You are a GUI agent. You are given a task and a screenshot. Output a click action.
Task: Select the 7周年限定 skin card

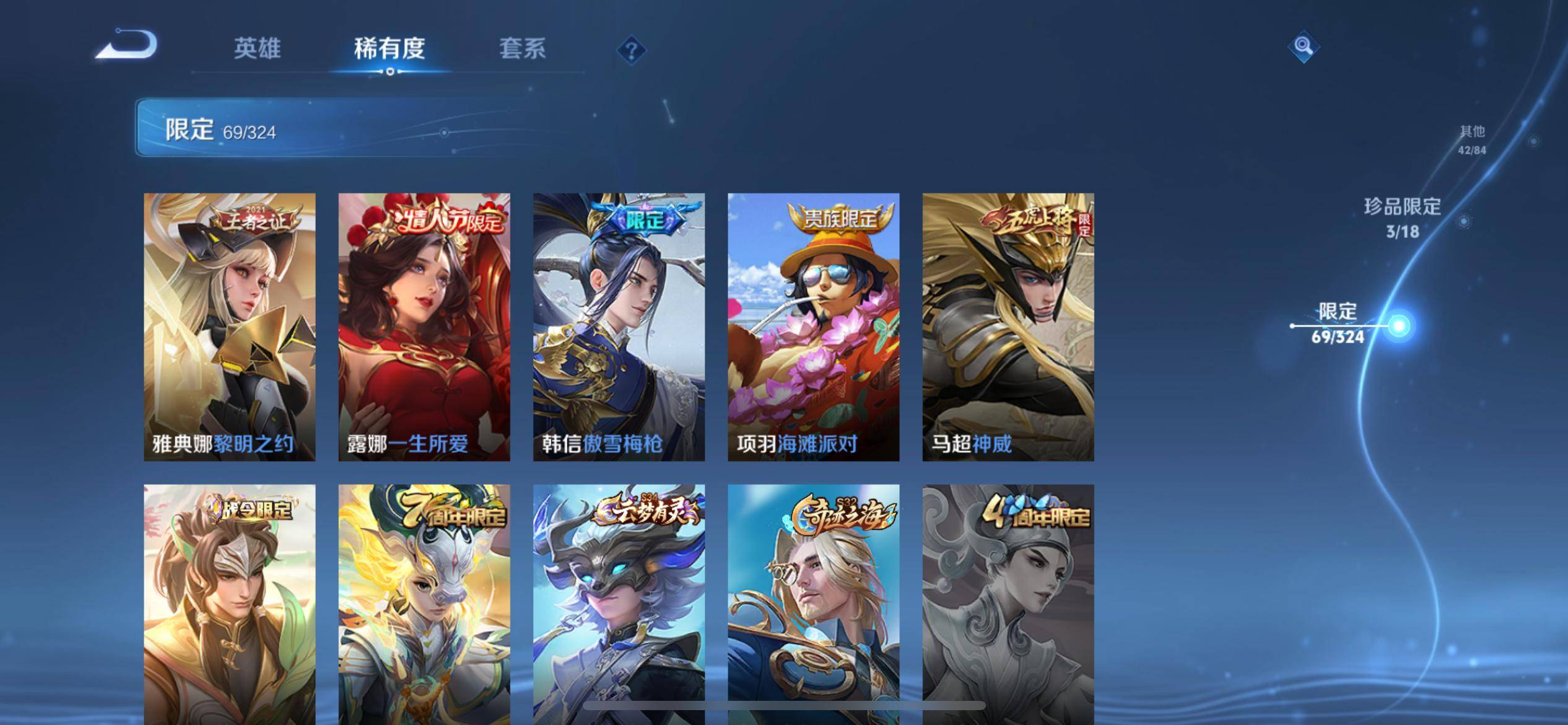click(x=424, y=604)
